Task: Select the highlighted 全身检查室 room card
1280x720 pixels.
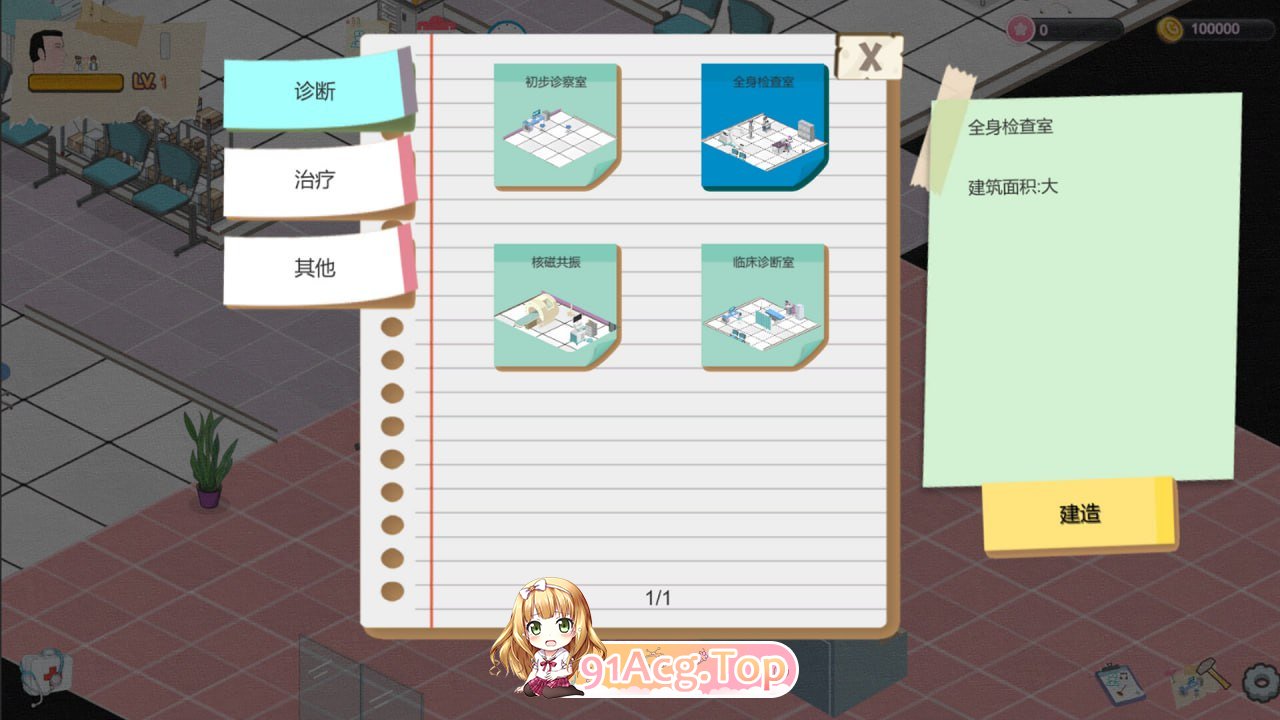Action: point(763,125)
